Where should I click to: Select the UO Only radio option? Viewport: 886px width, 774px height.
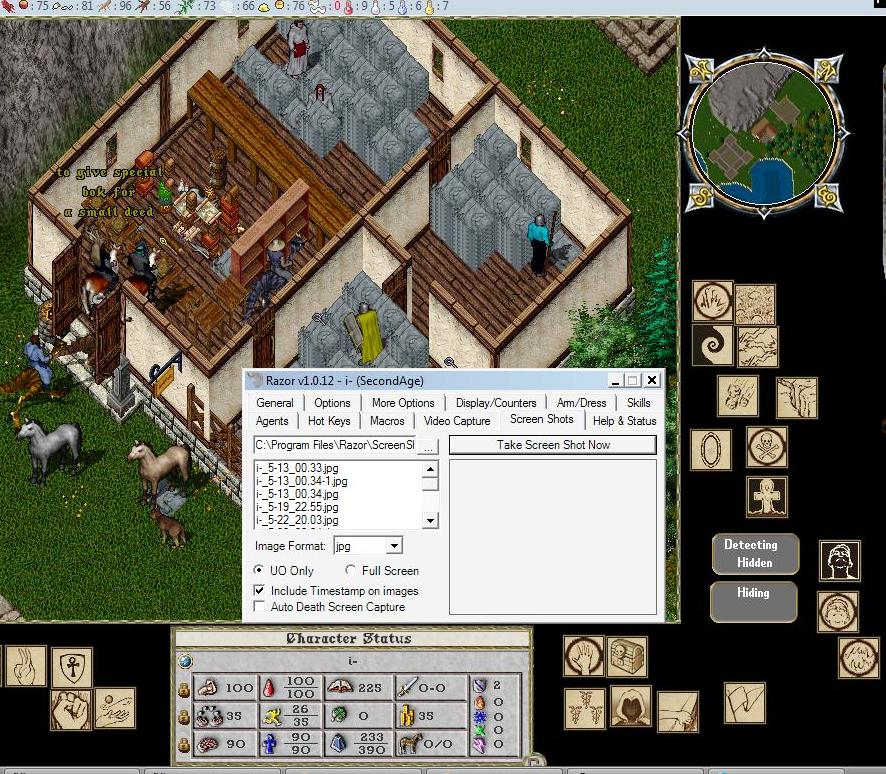point(260,571)
